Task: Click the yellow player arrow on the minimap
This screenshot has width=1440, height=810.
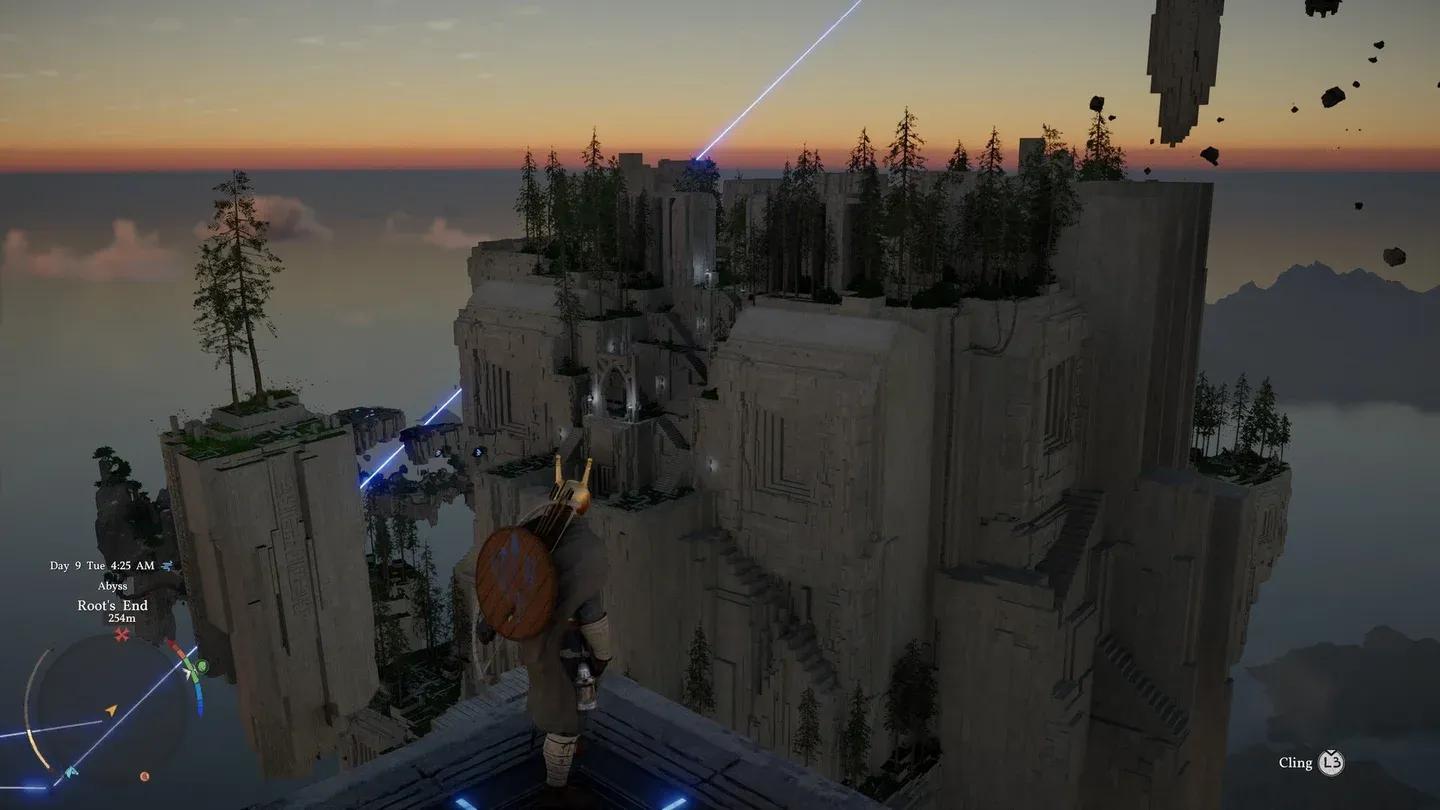Action: (111, 711)
